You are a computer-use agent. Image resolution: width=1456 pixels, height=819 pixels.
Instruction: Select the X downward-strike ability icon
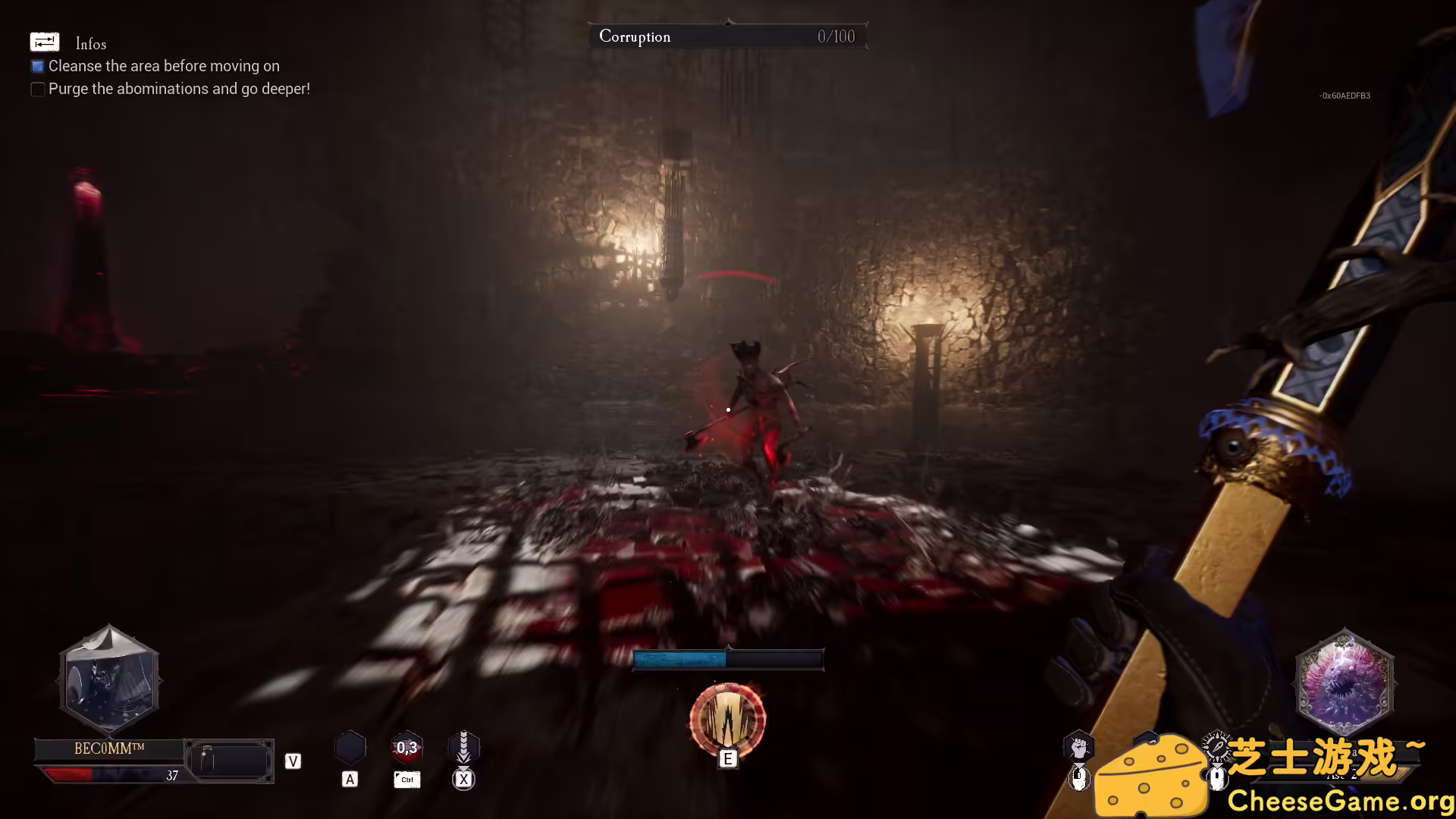463,747
